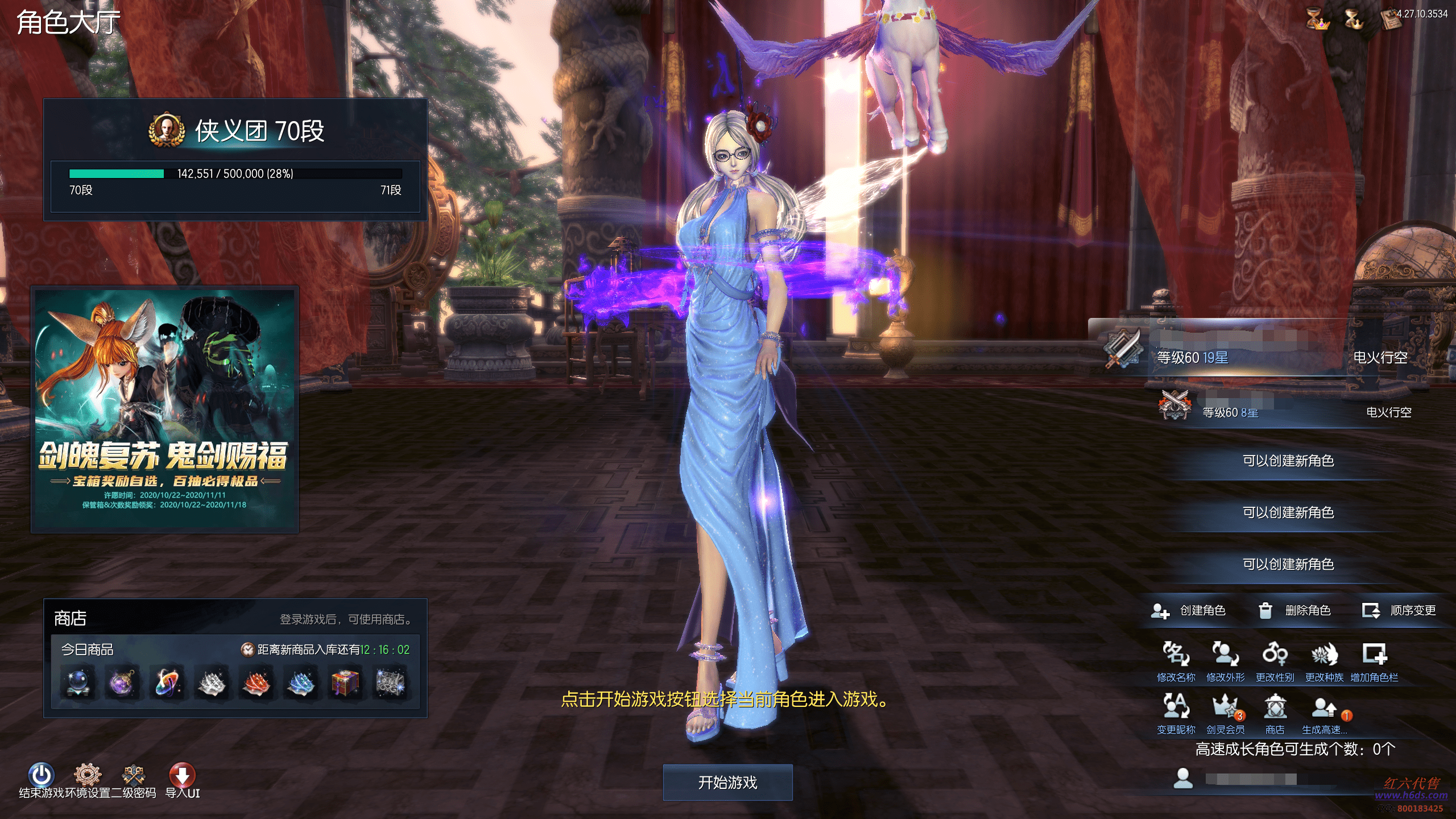1456x819 pixels.
Task: Activate the 顺序变更 reorder button
Action: 1399,611
